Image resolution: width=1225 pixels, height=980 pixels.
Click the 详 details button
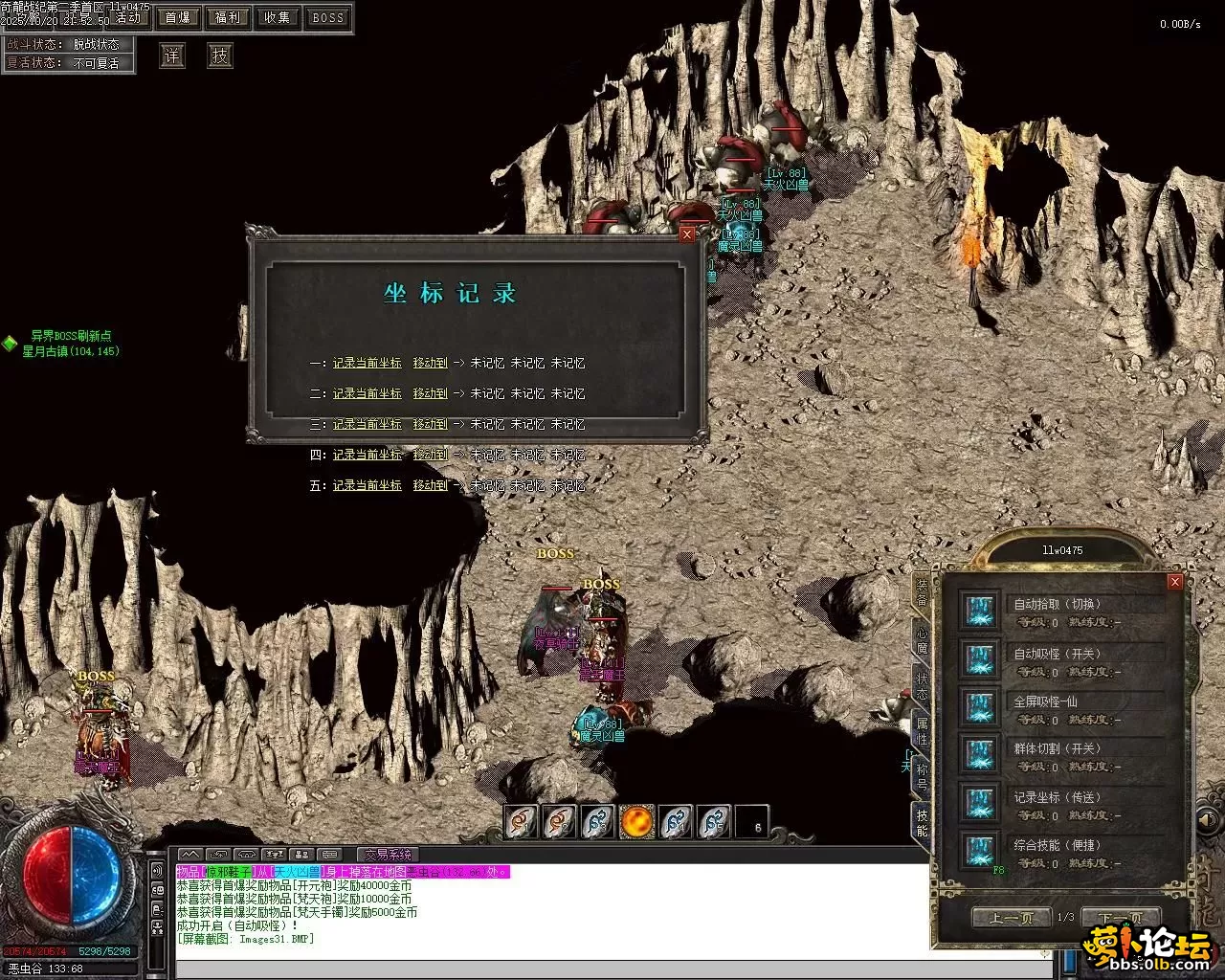click(x=171, y=56)
